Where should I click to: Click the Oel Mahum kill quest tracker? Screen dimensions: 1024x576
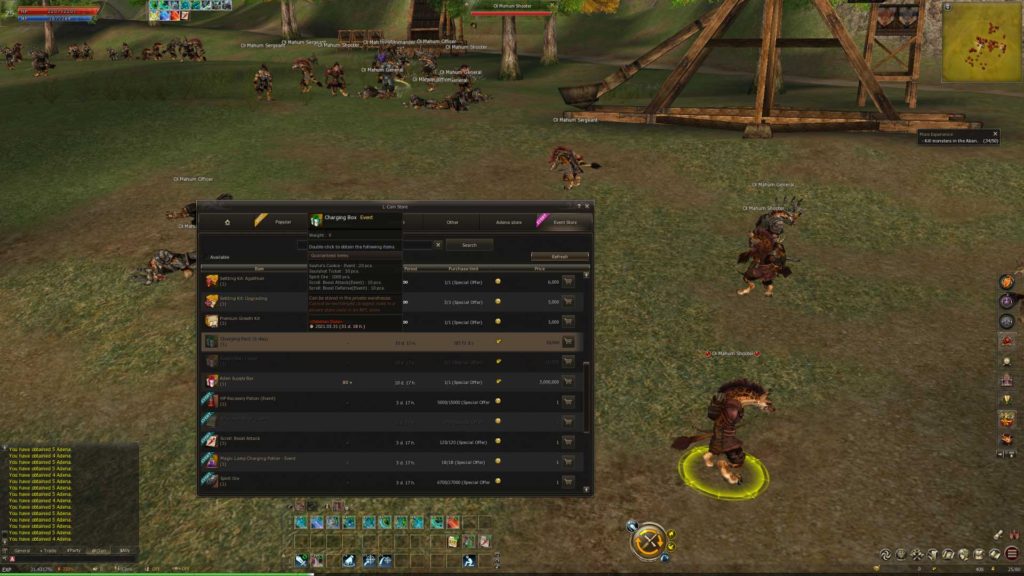click(x=957, y=137)
